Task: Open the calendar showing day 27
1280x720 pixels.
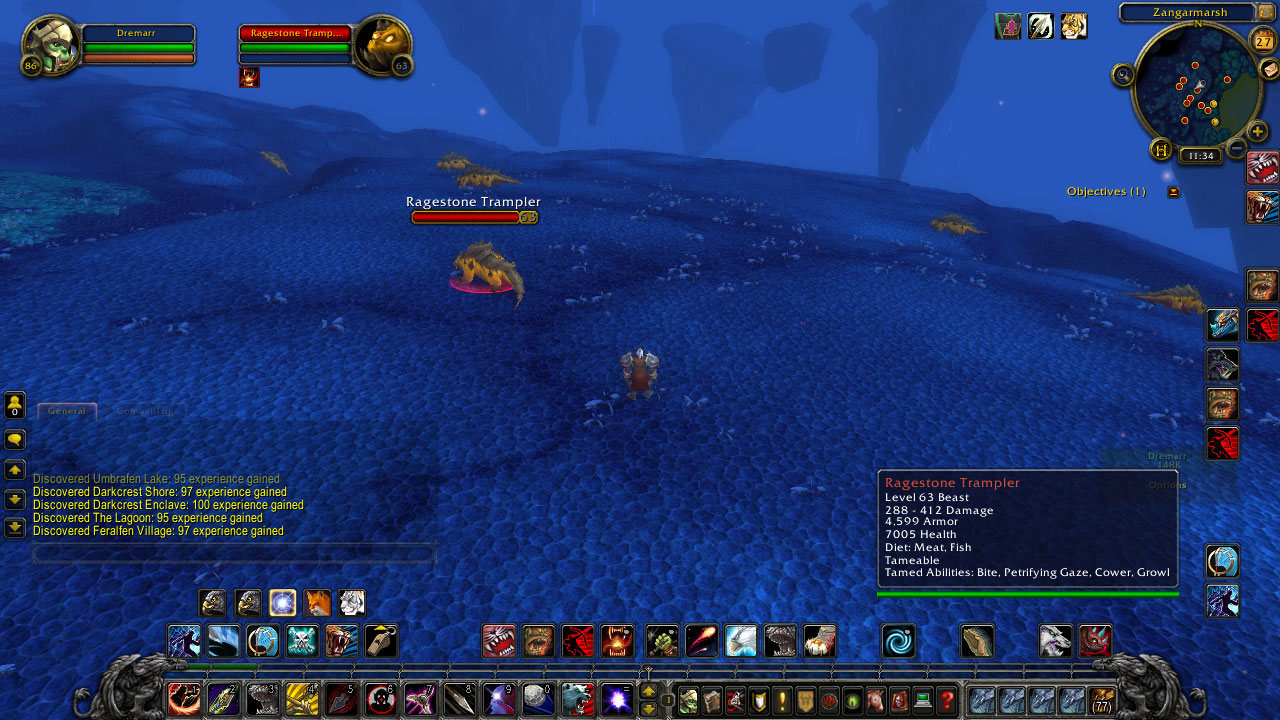Action: [1263, 41]
